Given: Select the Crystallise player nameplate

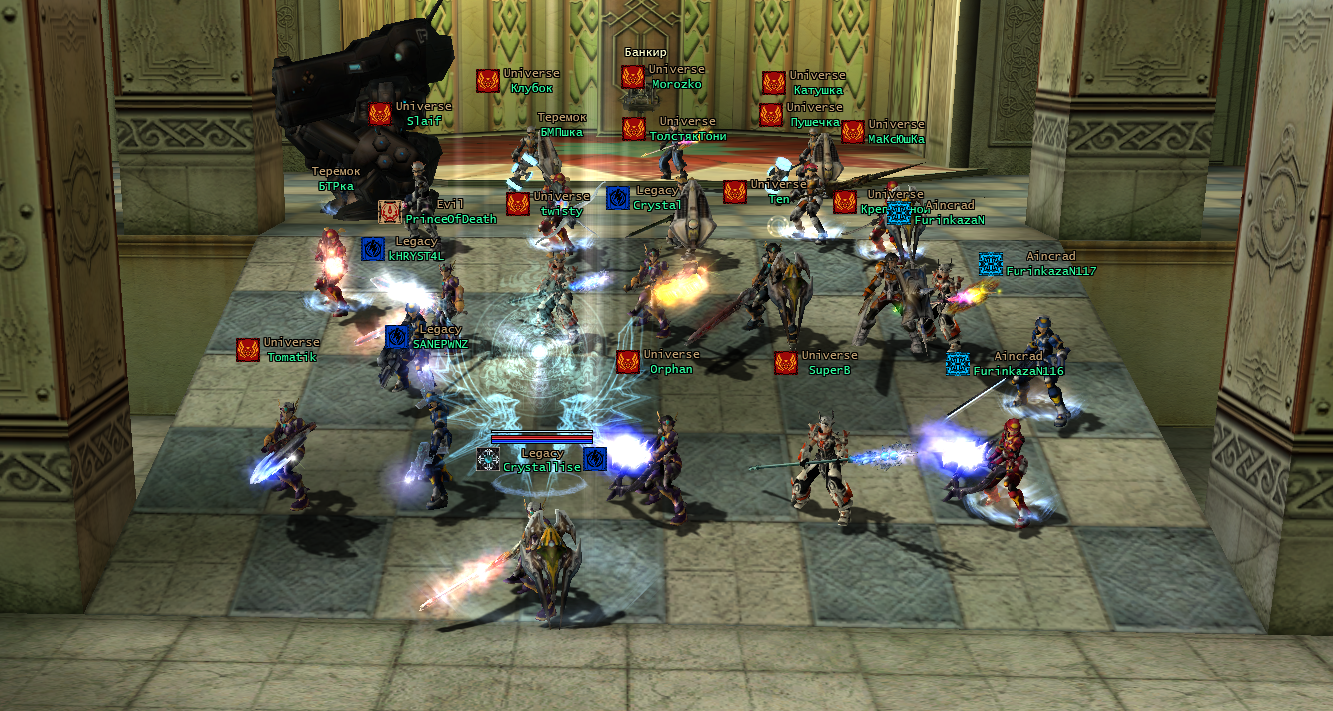Looking at the screenshot, I should tap(541, 467).
